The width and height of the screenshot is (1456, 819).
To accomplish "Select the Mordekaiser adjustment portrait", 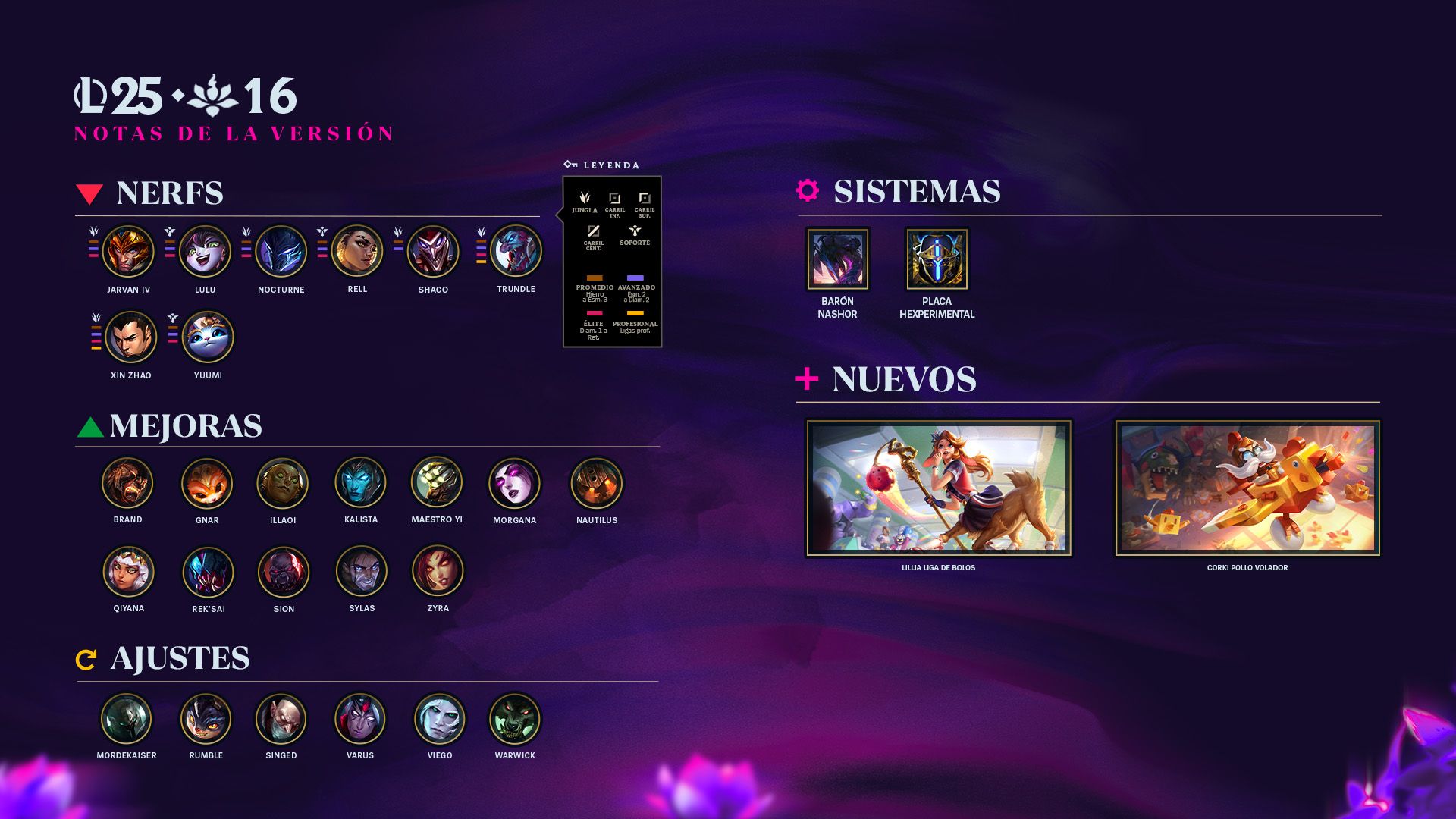I will coord(127,719).
